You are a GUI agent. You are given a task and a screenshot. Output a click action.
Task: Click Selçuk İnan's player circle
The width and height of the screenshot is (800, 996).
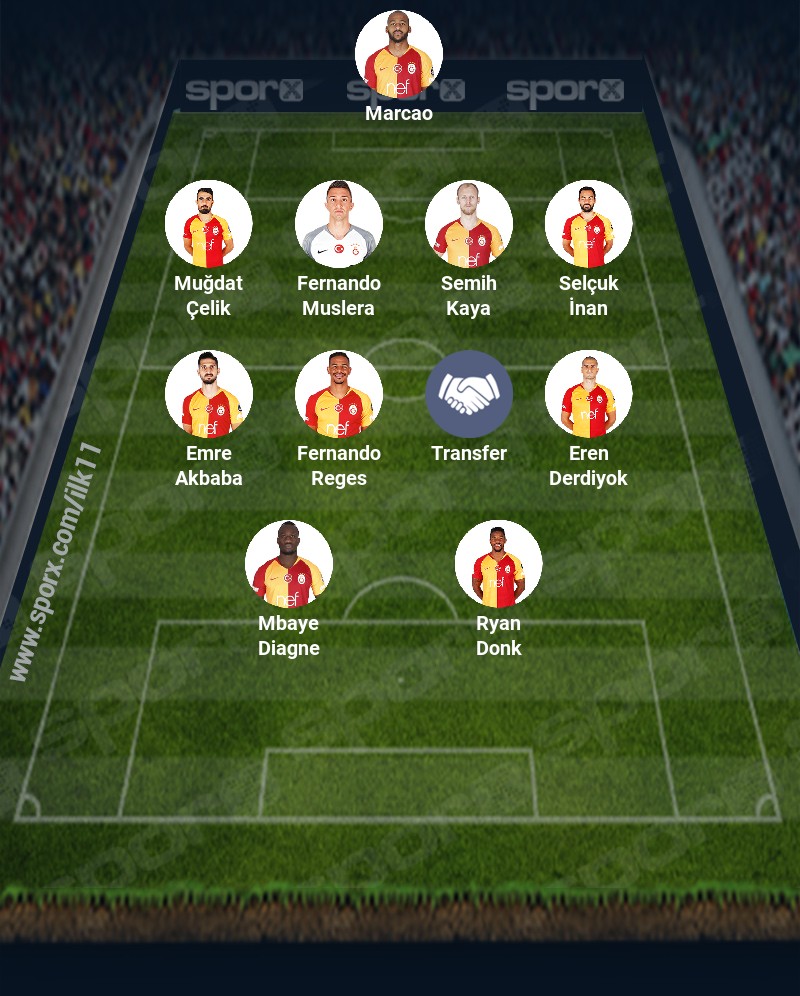point(588,224)
